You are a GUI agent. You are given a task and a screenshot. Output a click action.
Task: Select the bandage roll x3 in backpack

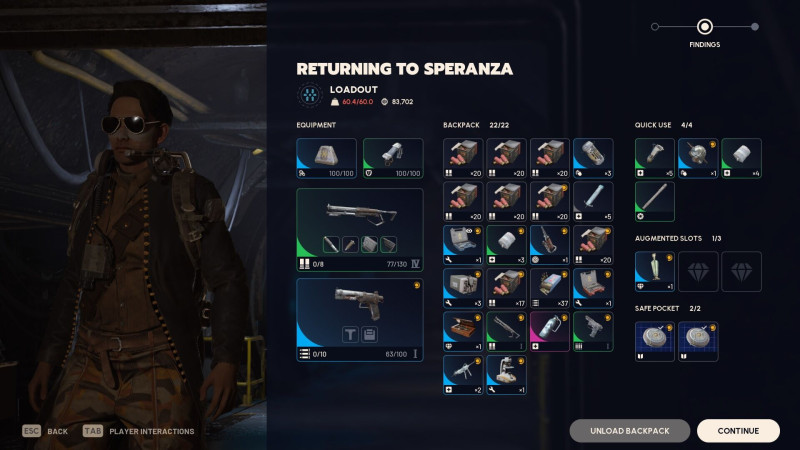[x=506, y=245]
